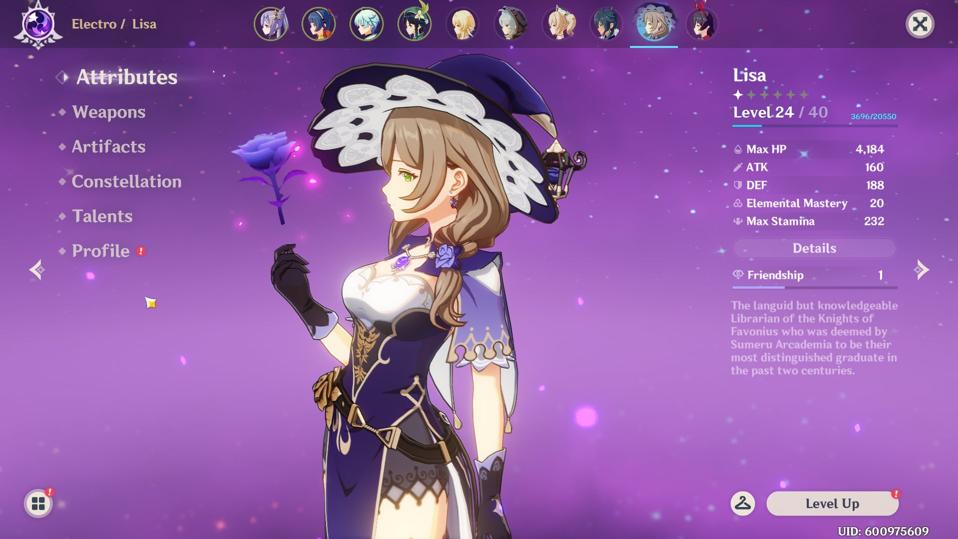The width and height of the screenshot is (958, 539).
Task: Open the Attributes section
Action: (126, 77)
